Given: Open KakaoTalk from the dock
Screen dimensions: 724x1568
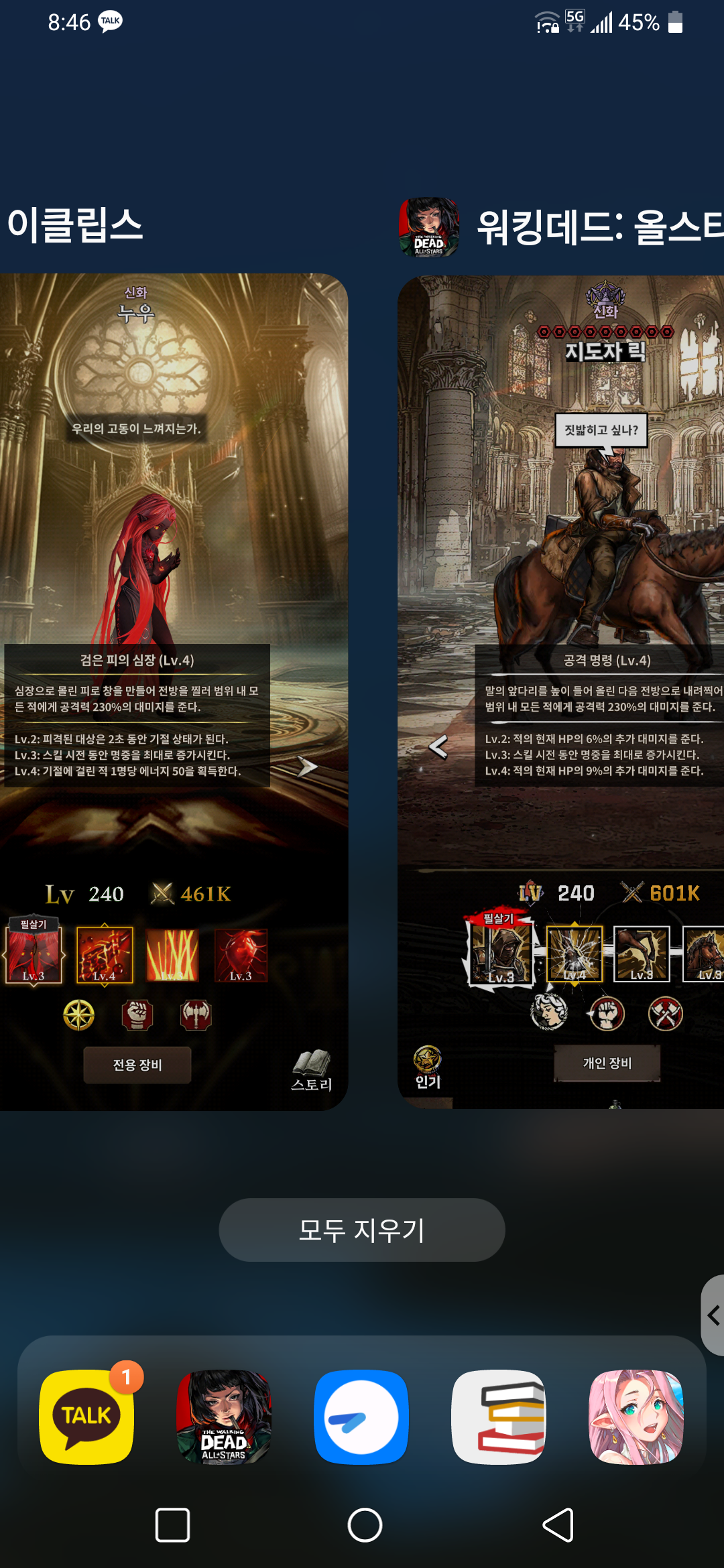Looking at the screenshot, I should tap(87, 1417).
